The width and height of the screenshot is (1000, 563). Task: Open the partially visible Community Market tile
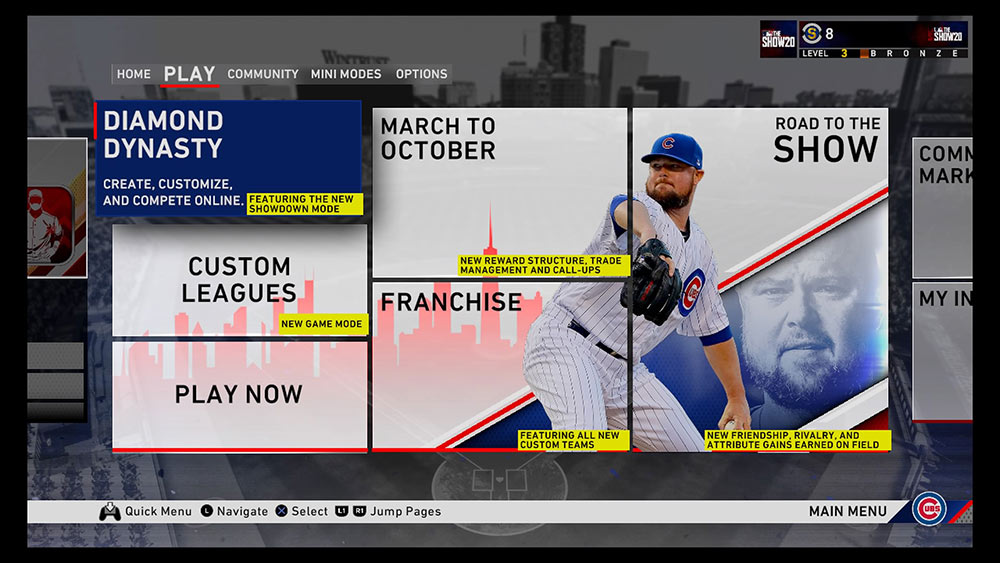[942, 207]
